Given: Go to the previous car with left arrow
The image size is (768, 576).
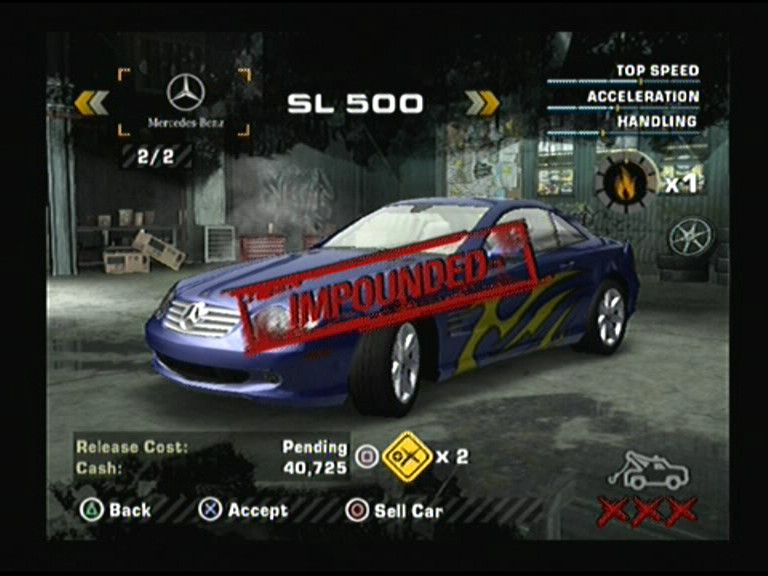Looking at the screenshot, I should tap(91, 102).
